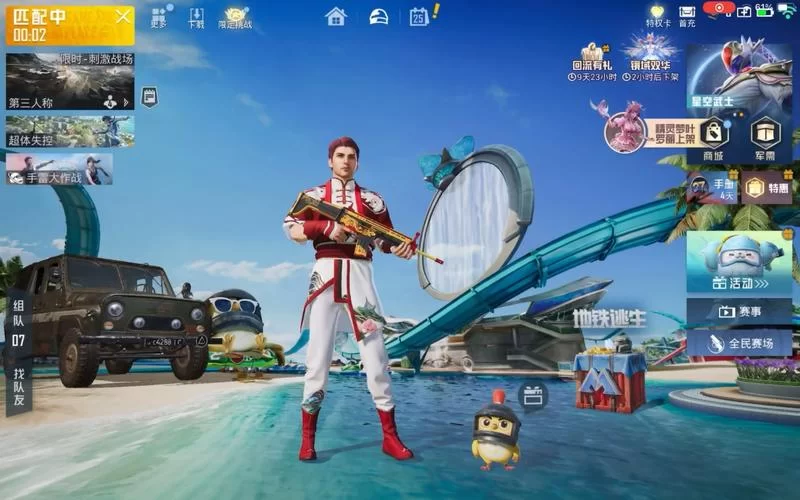Open the calendar icon with exclamation mark
The width and height of the screenshot is (800, 500).
419,16
